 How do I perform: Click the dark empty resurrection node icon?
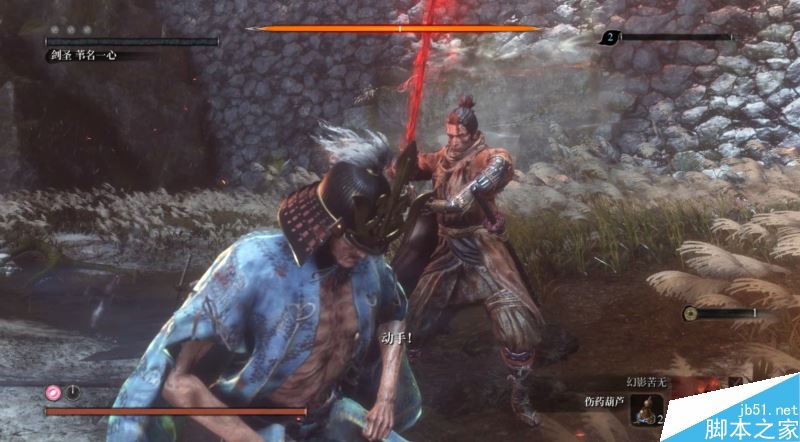73,391
